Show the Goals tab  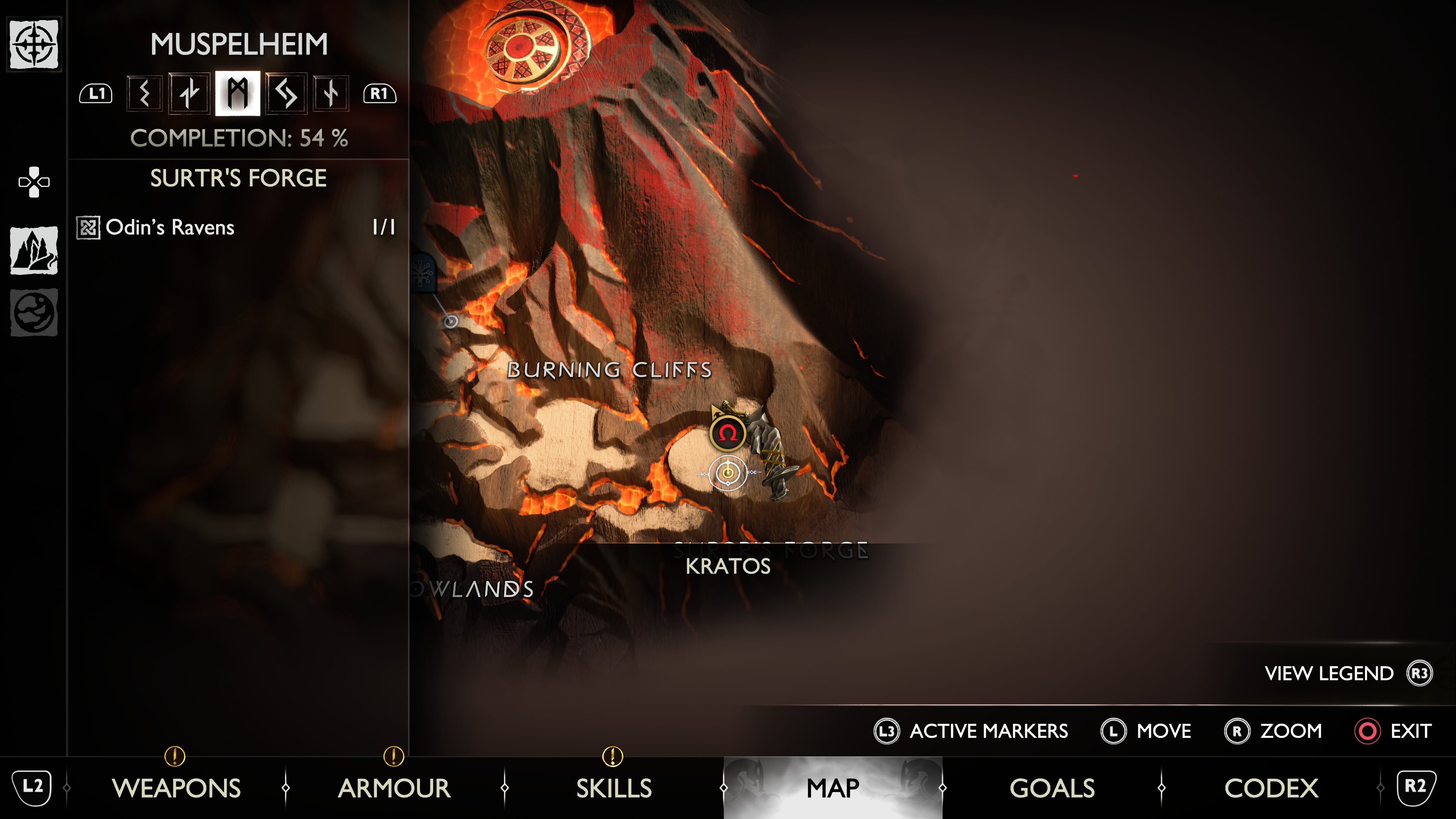click(x=1052, y=788)
